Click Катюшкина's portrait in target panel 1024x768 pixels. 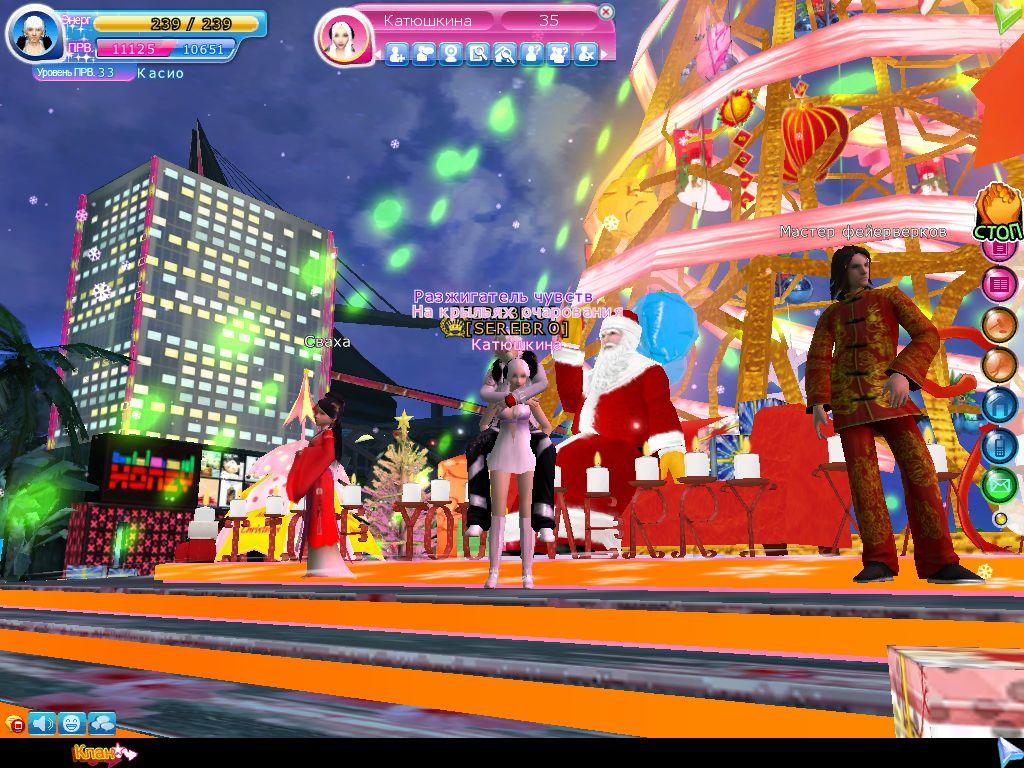pyautogui.click(x=344, y=36)
